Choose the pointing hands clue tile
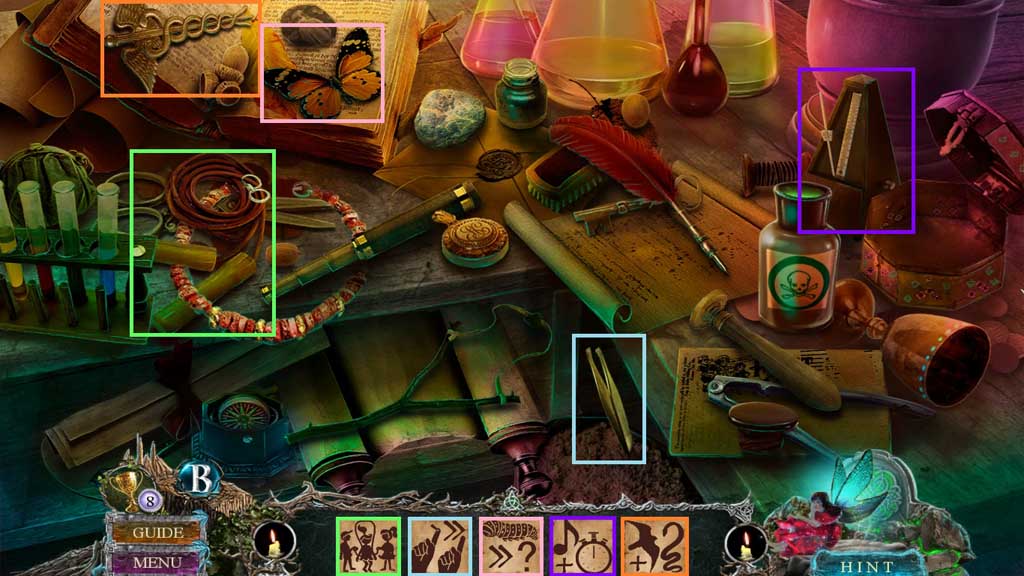Image resolution: width=1024 pixels, height=576 pixels. pos(440,546)
